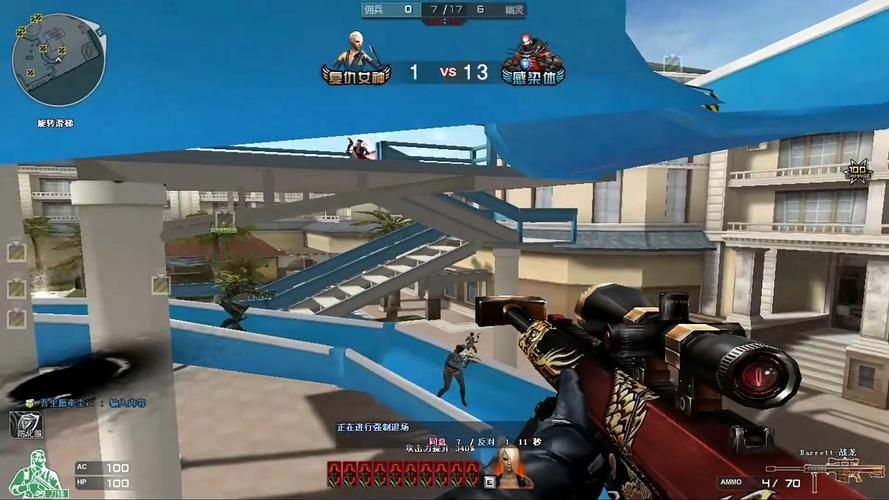Click the Barrett sniper rifle weapon icon
Viewport: 889px width, 500px height.
click(825, 471)
